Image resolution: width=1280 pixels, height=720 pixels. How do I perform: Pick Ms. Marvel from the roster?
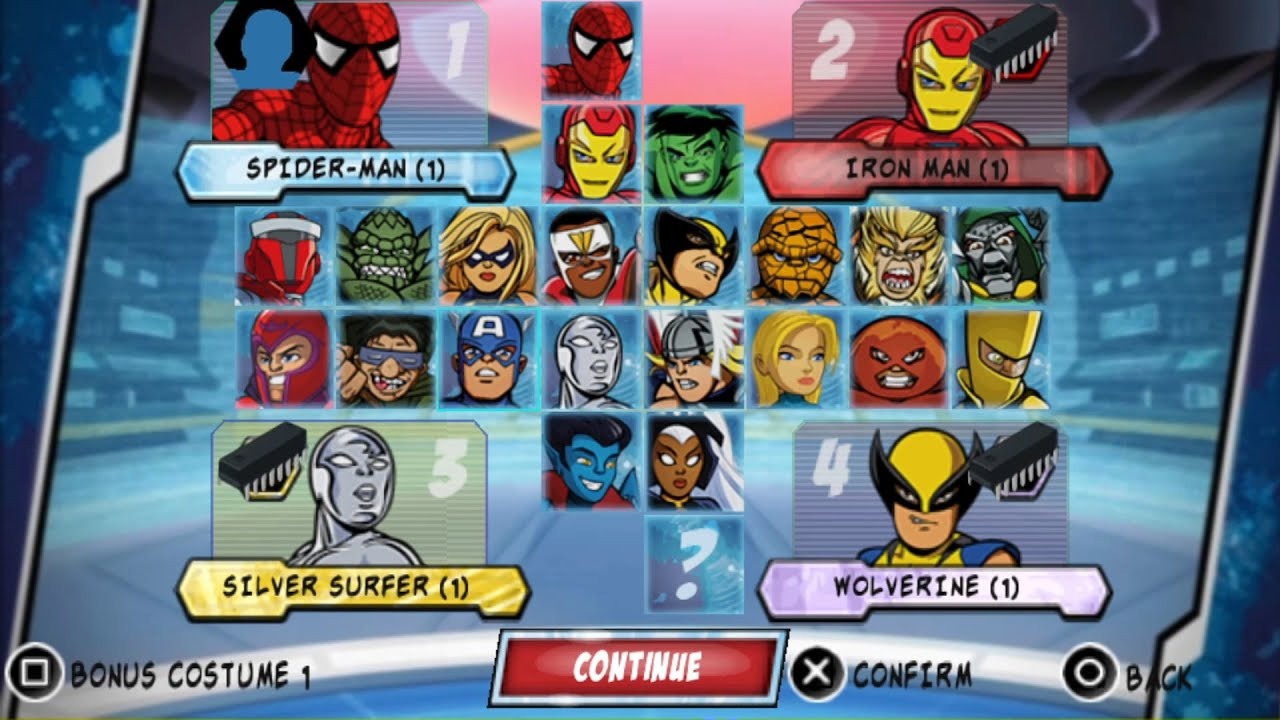[488, 256]
